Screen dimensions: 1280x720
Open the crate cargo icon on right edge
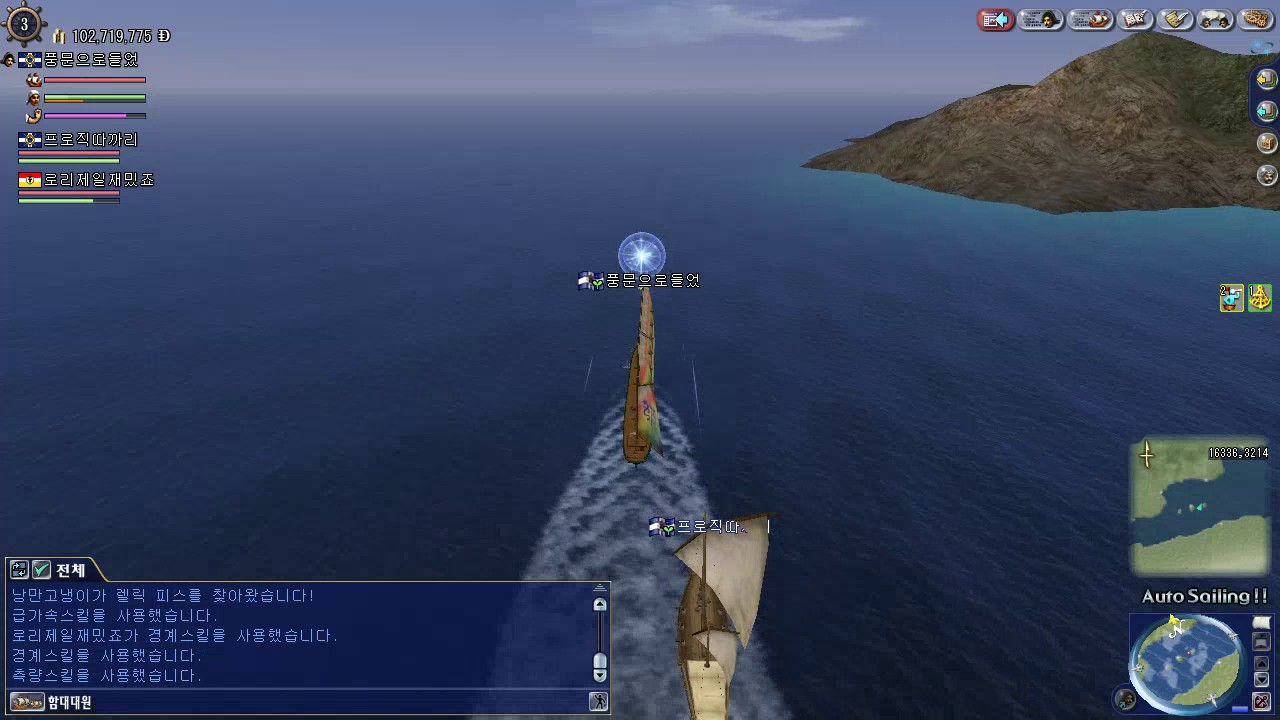point(1266,143)
